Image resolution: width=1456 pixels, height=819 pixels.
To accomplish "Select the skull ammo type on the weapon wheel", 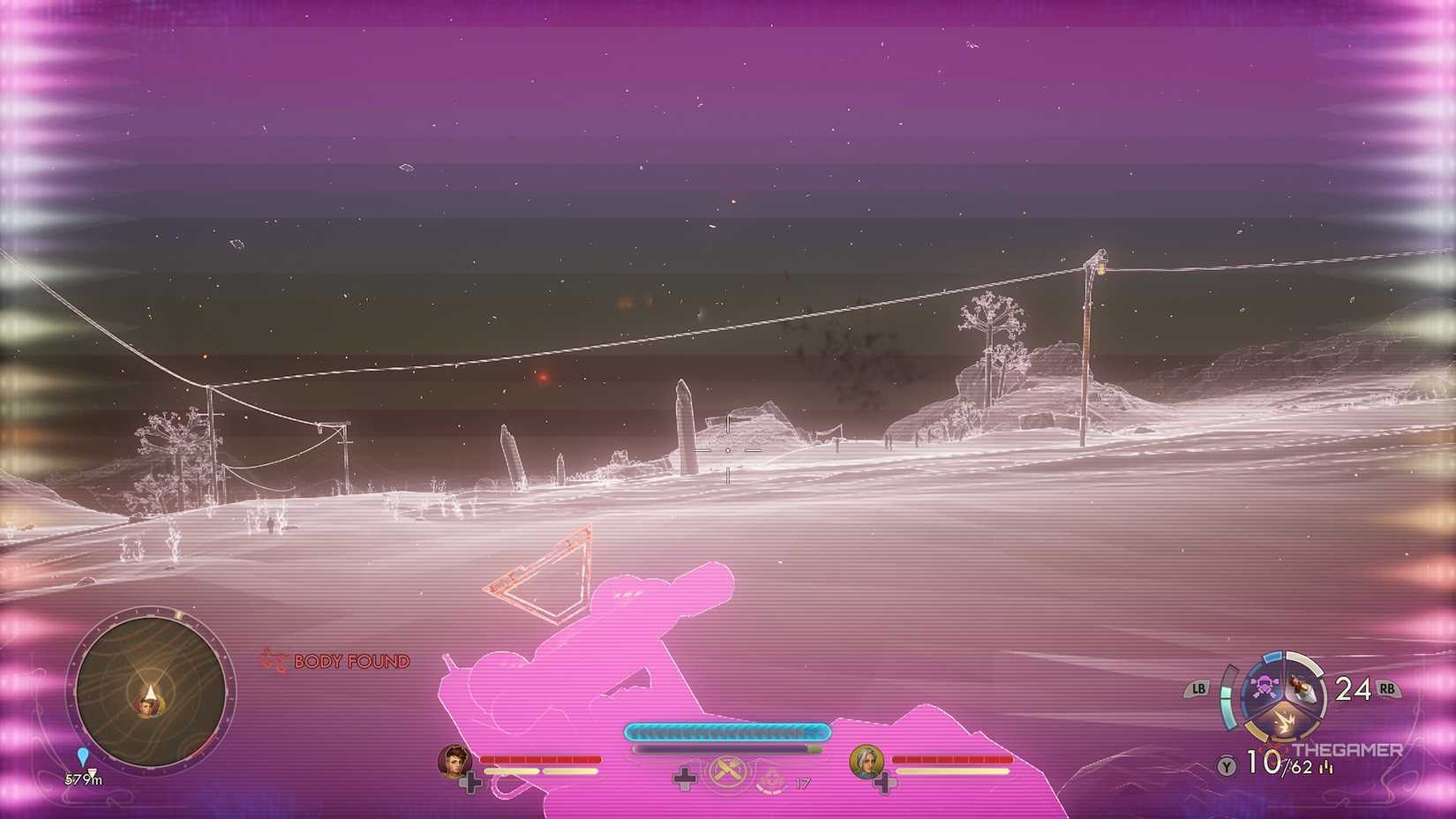I will point(1264,687).
